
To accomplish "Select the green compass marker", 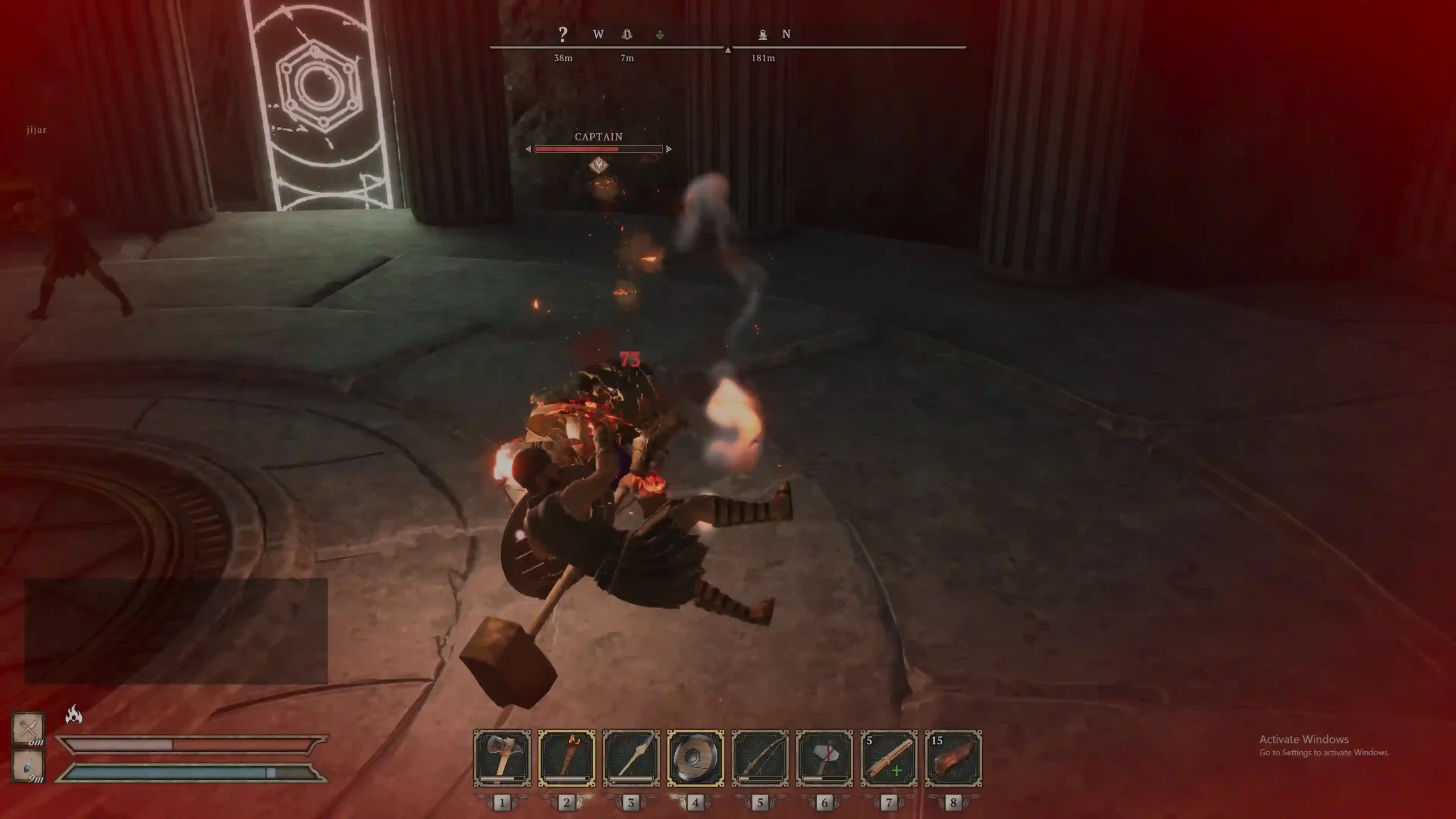I will point(660,35).
